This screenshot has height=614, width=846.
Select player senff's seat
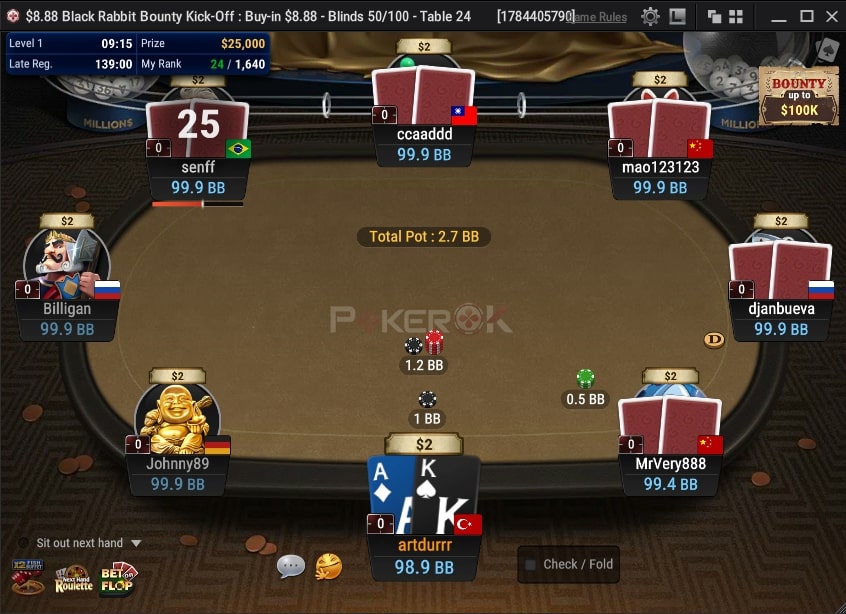coord(198,130)
